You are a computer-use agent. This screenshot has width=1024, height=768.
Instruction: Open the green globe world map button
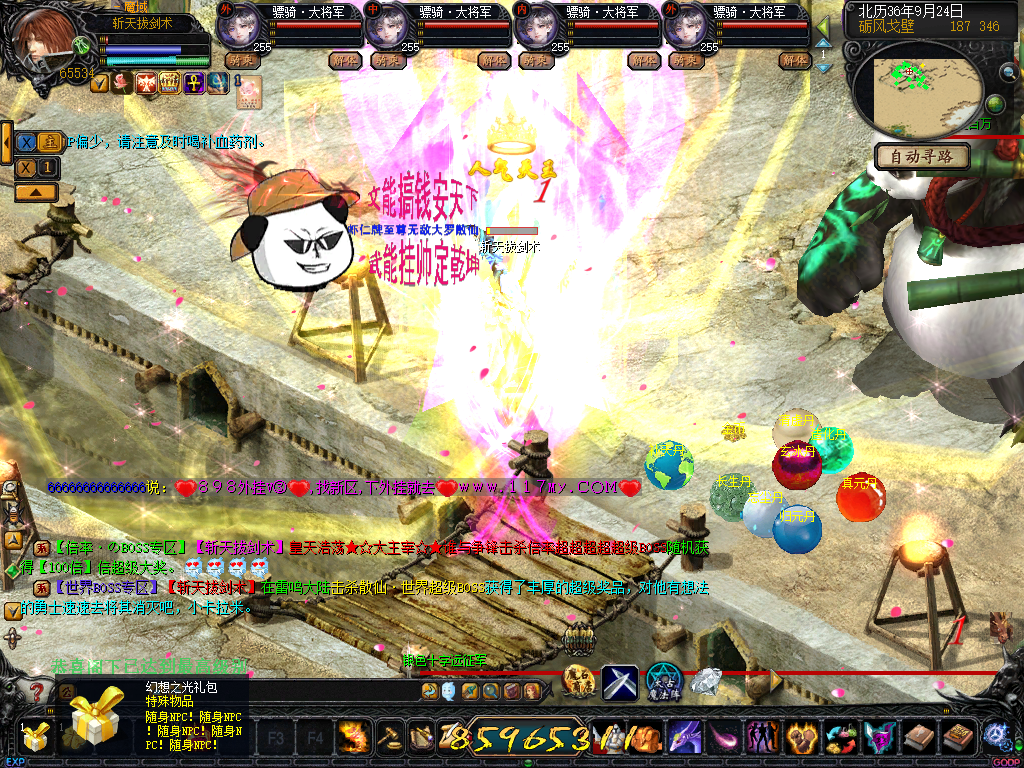(994, 104)
